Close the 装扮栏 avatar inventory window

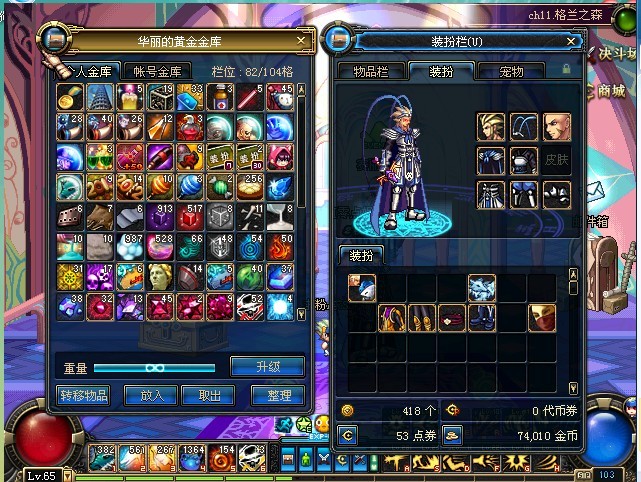tap(573, 41)
